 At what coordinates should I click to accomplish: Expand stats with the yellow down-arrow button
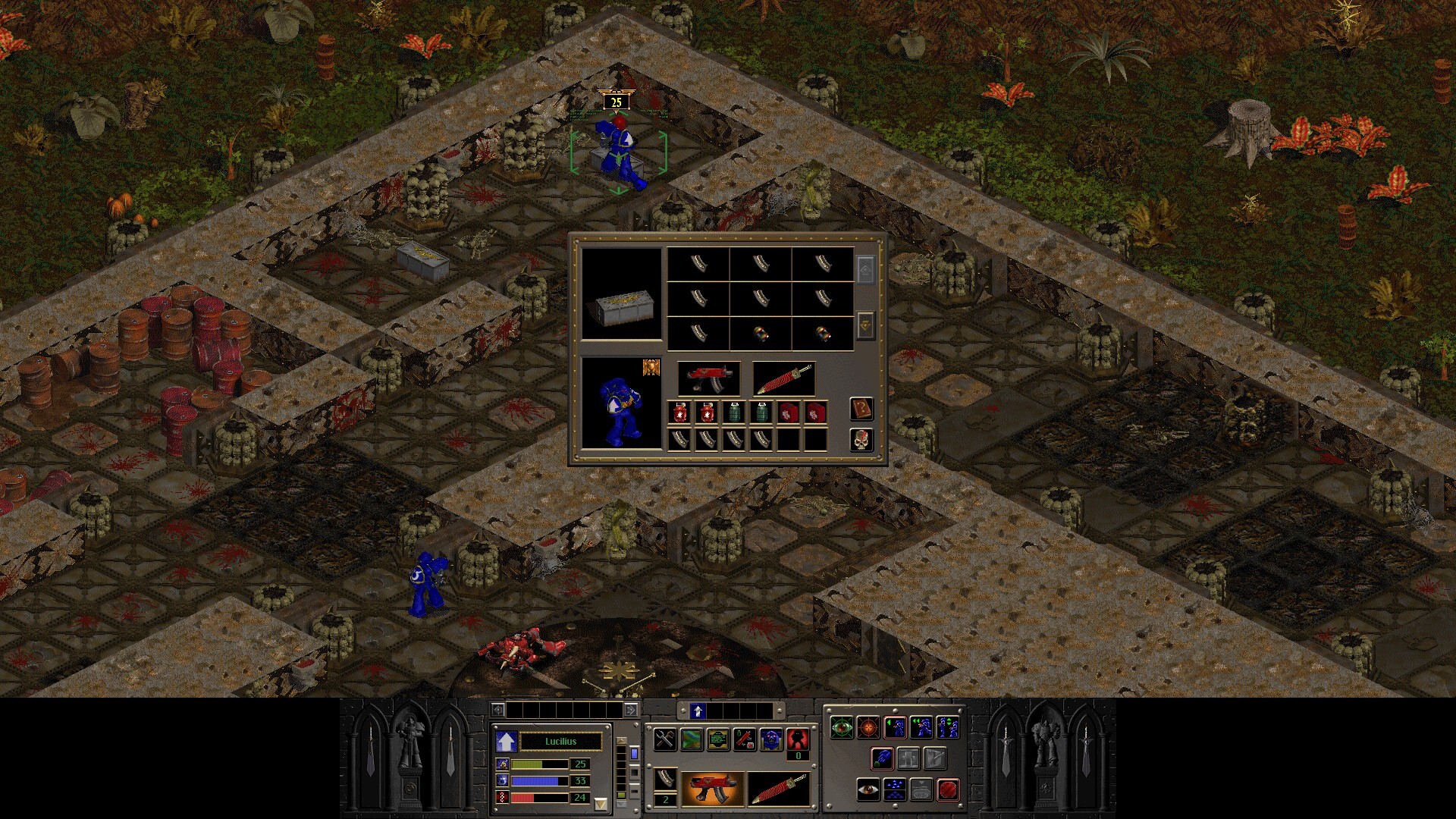601,802
